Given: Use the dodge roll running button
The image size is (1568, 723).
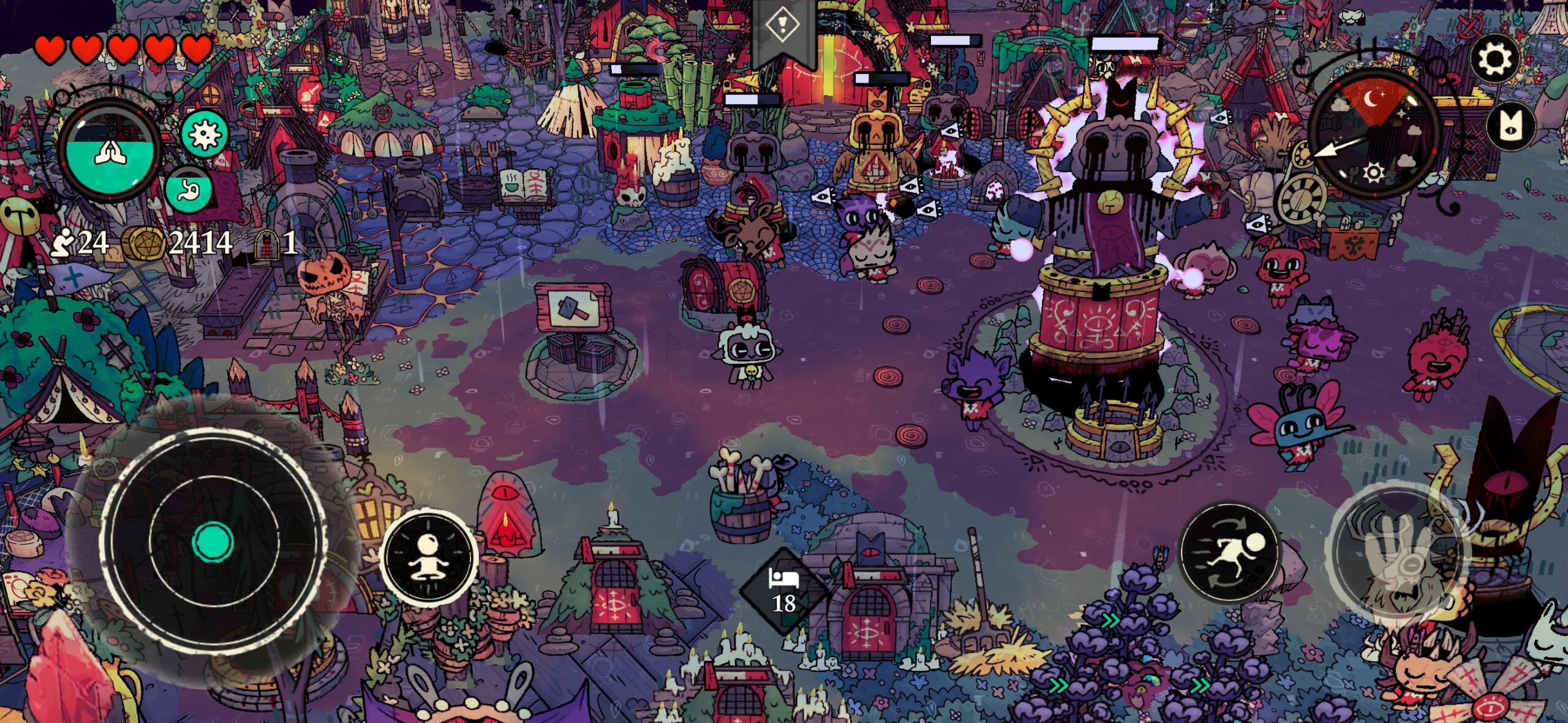Looking at the screenshot, I should point(1229,552).
